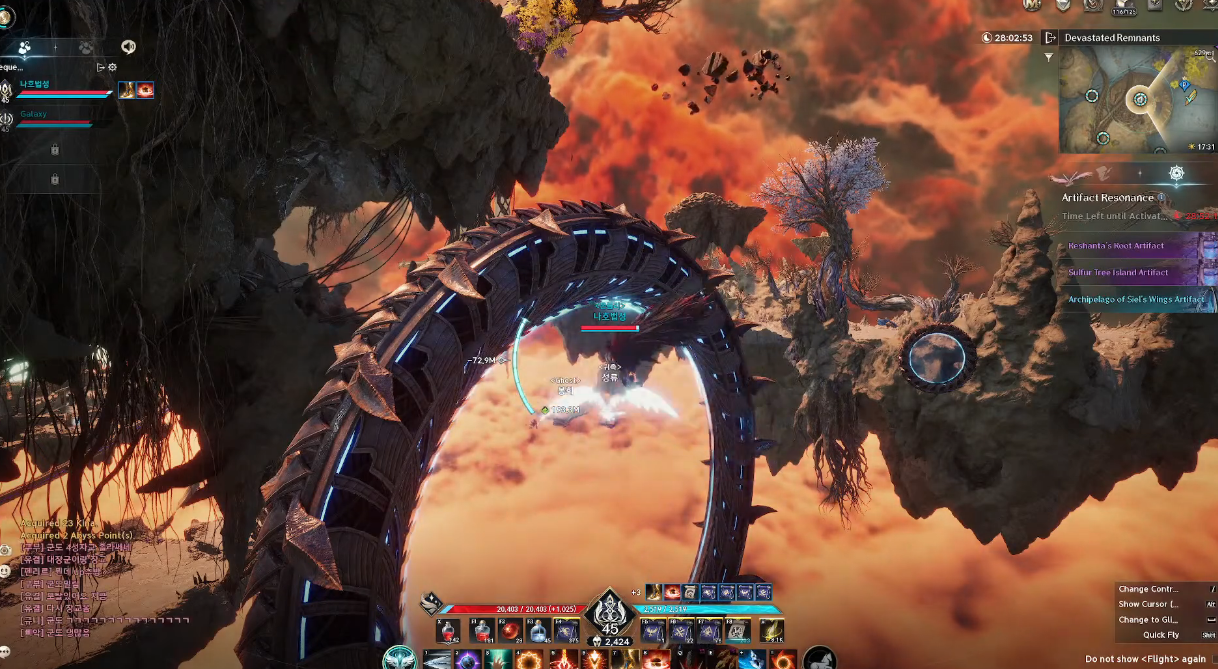Toggle the voice chat speaker icon
The width and height of the screenshot is (1218, 669).
click(128, 47)
